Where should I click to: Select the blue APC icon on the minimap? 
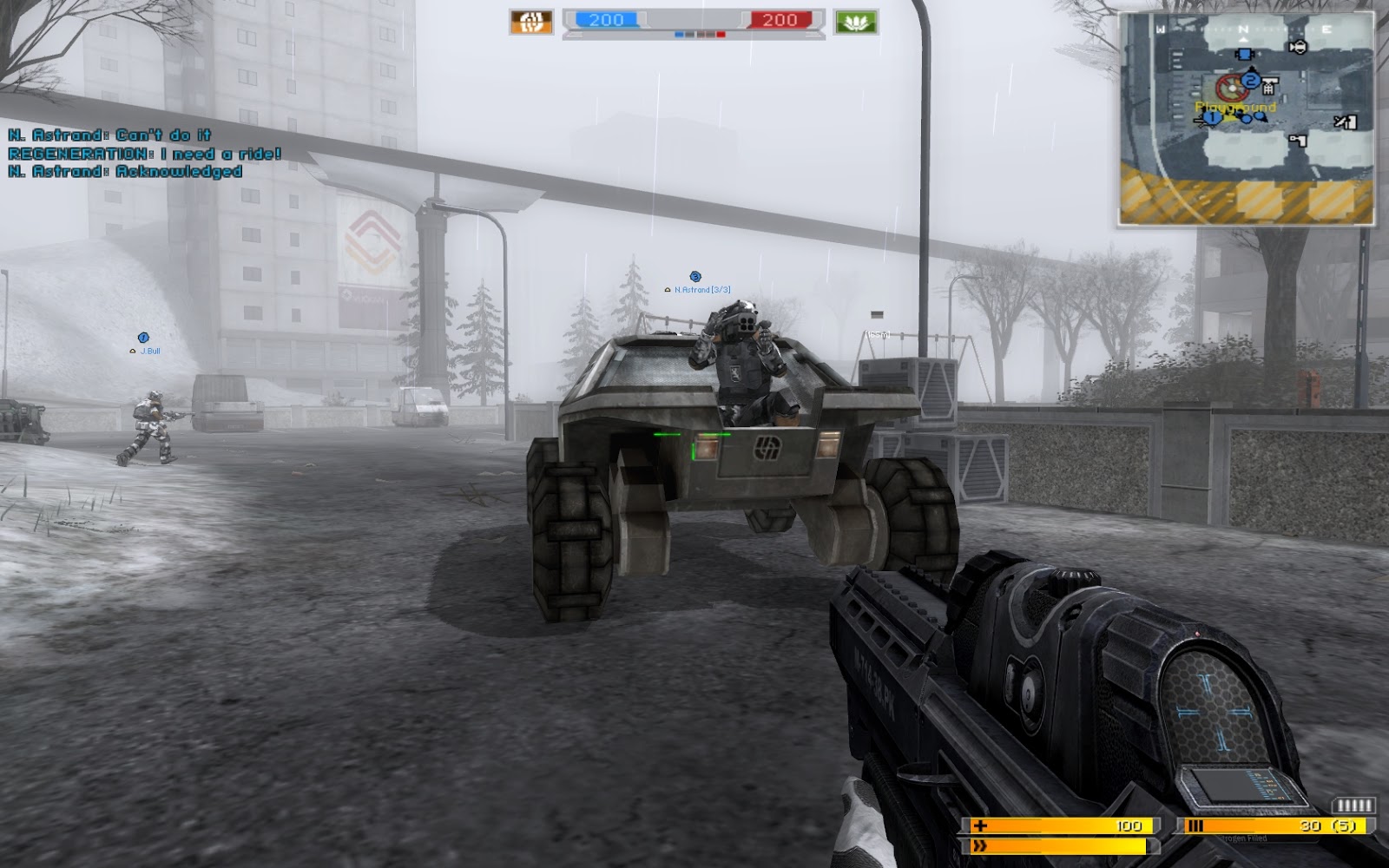click(x=1245, y=53)
